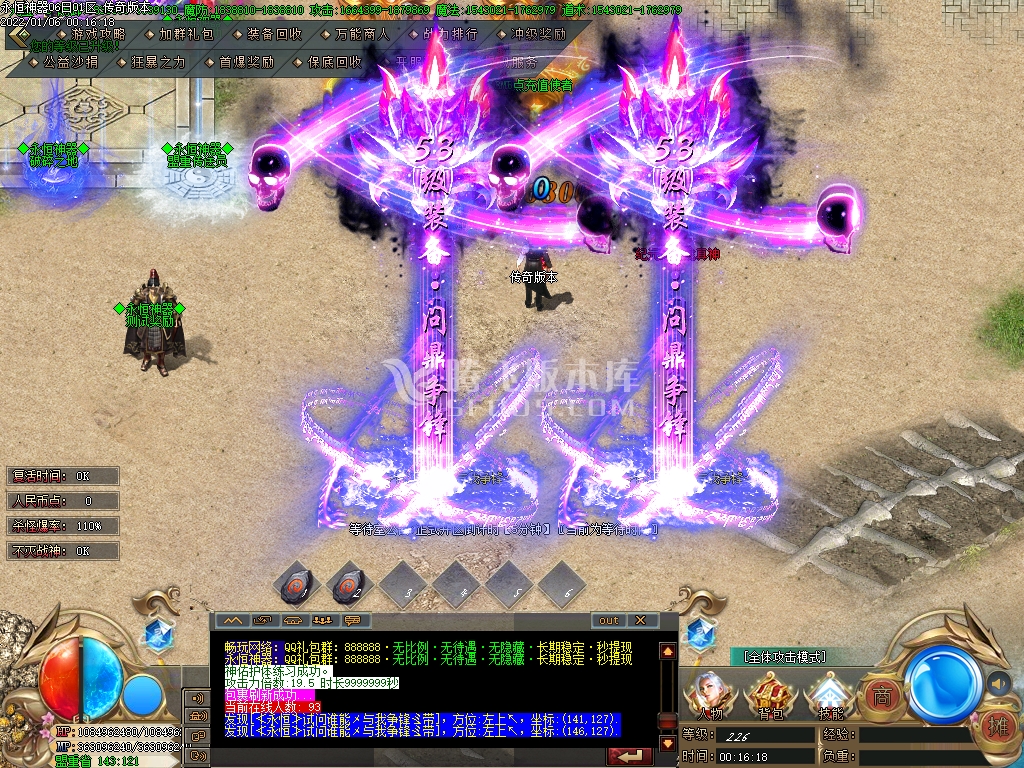Image resolution: width=1024 pixels, height=768 pixels.
Task: Open 冲级奖励 level-up rewards
Action: point(538,34)
